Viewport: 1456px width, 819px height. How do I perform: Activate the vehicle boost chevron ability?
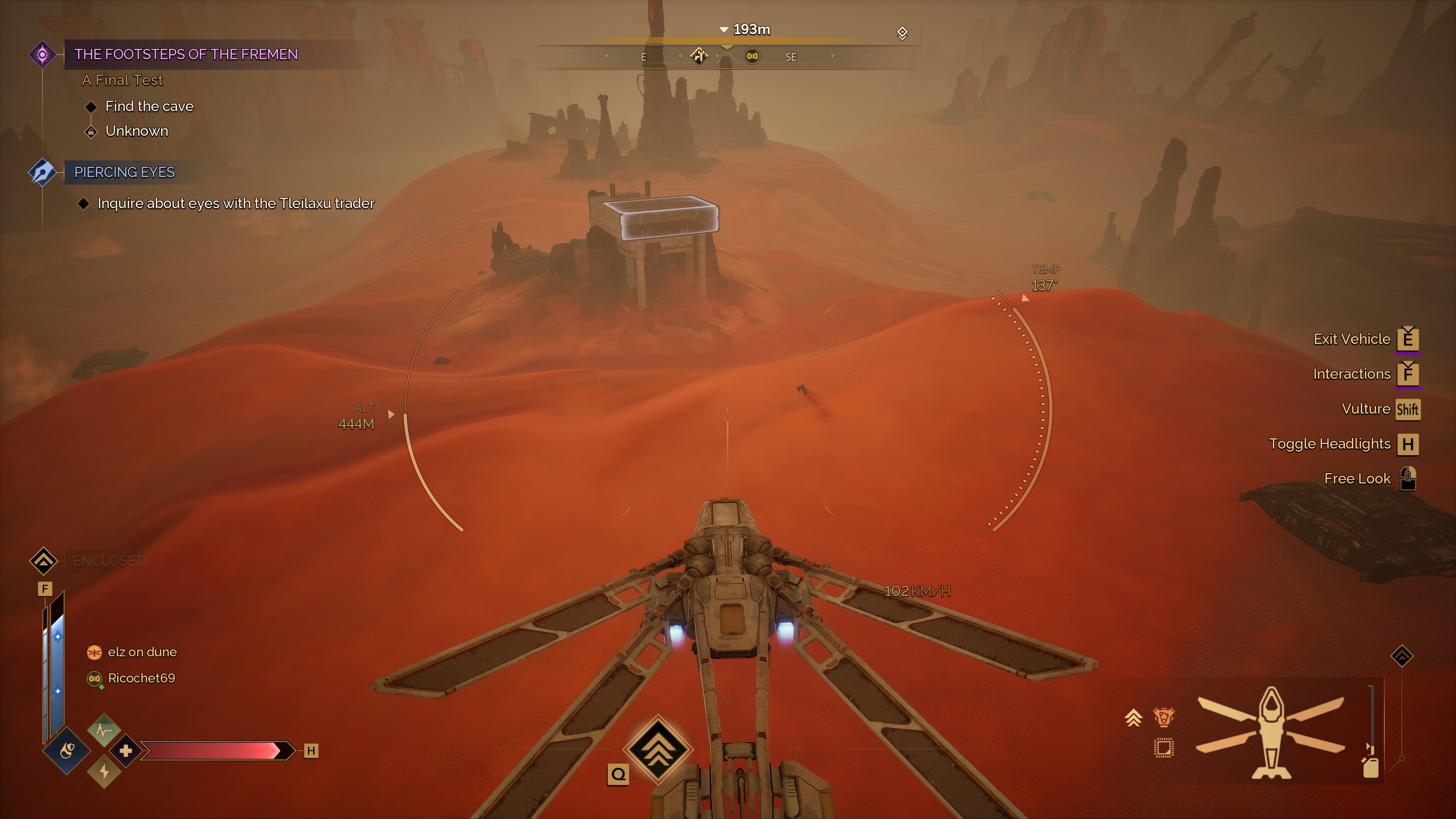658,750
